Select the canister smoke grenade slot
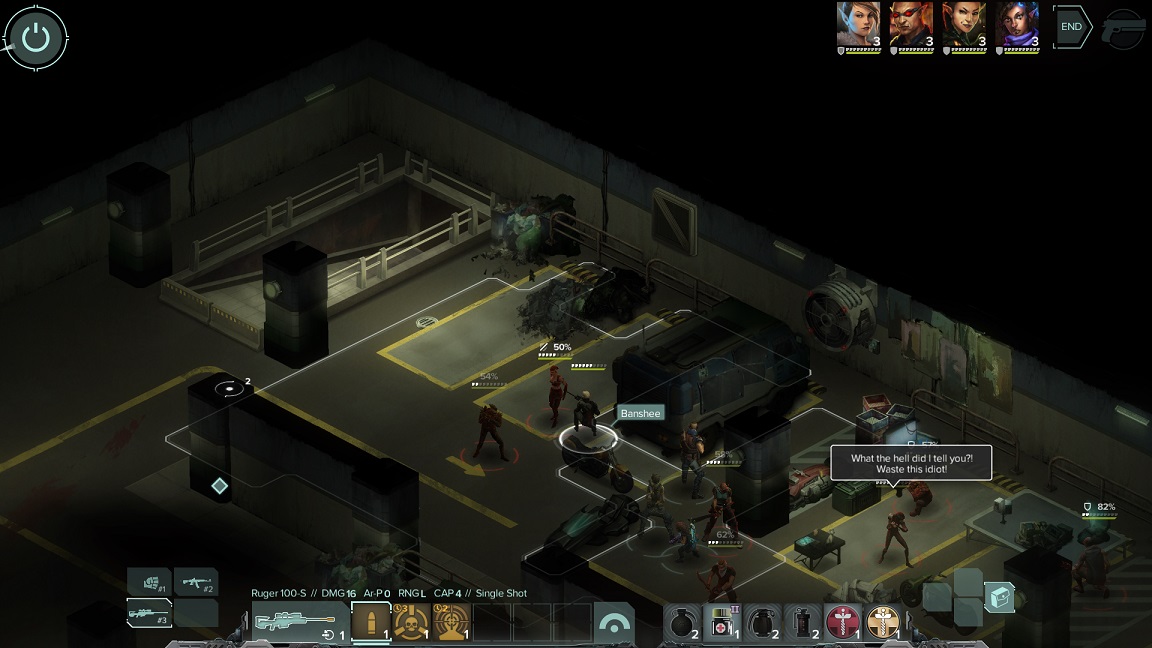 point(803,623)
